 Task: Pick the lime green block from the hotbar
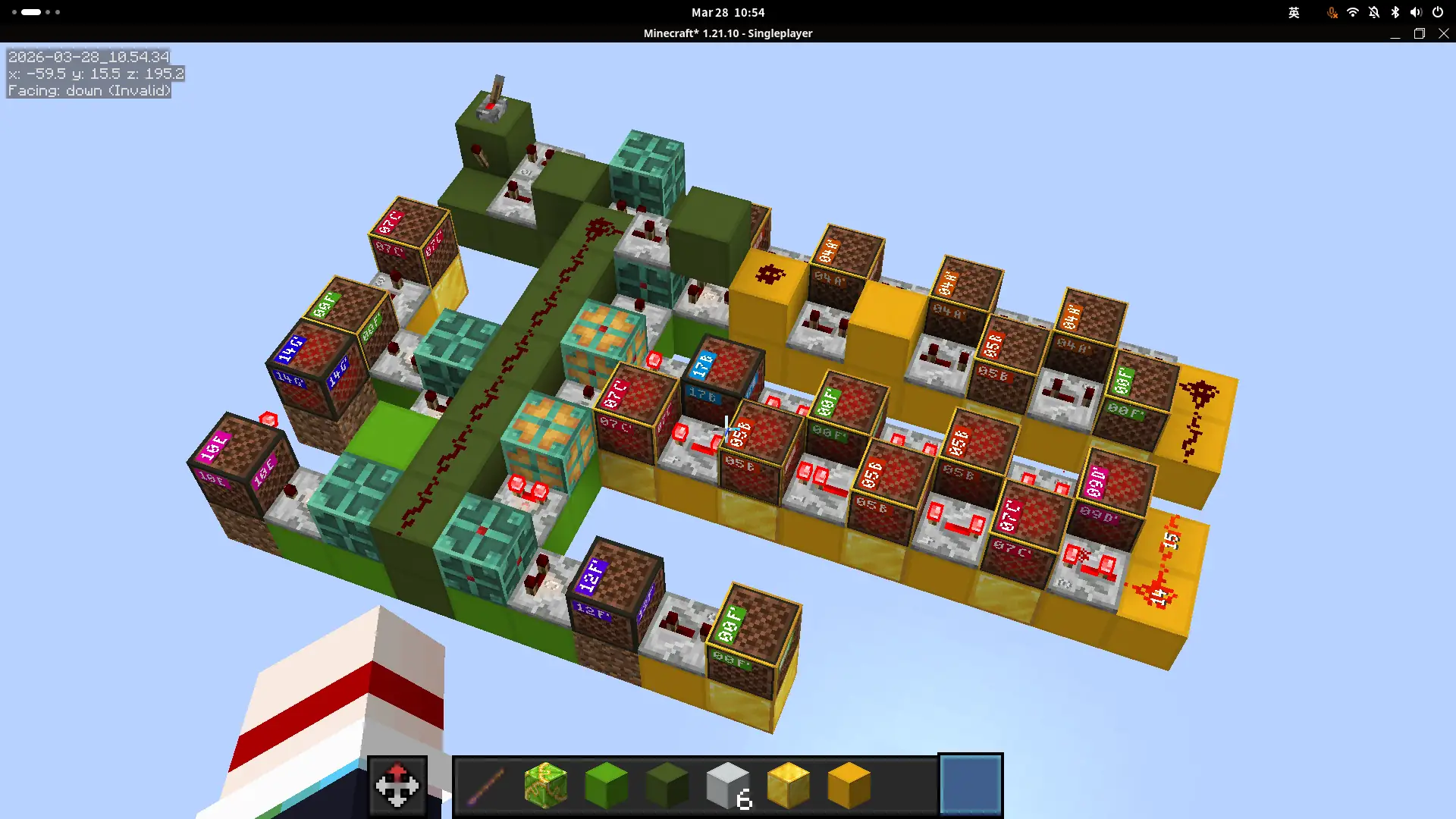tap(607, 785)
